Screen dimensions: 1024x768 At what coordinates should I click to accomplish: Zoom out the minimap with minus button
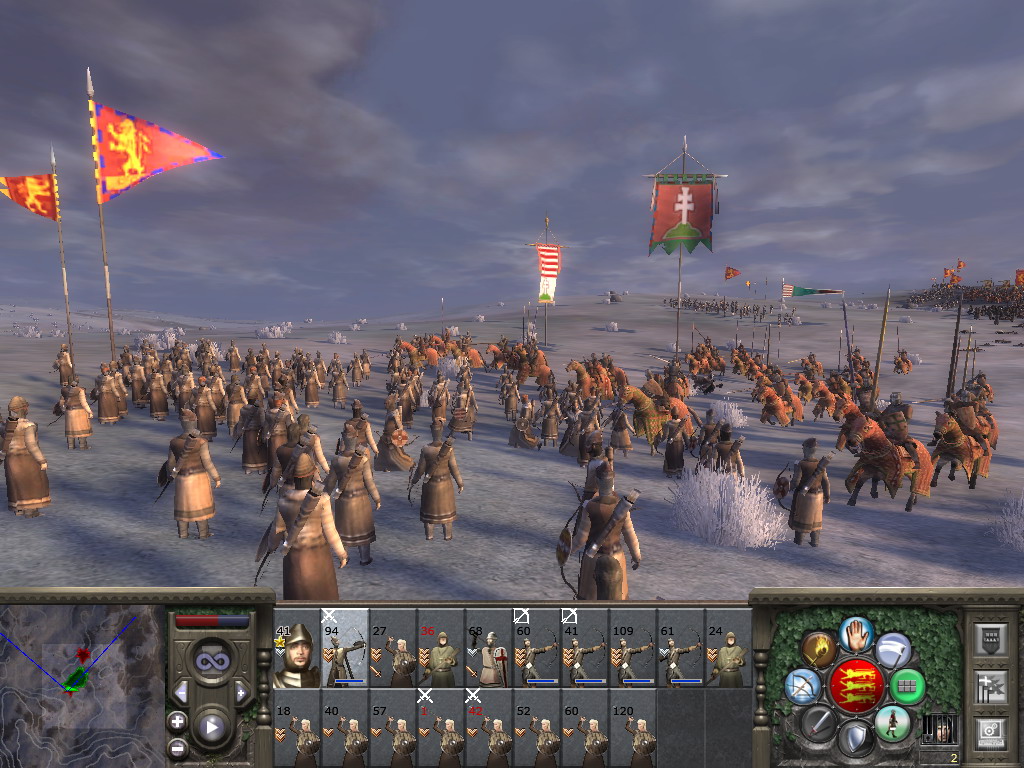(x=178, y=746)
